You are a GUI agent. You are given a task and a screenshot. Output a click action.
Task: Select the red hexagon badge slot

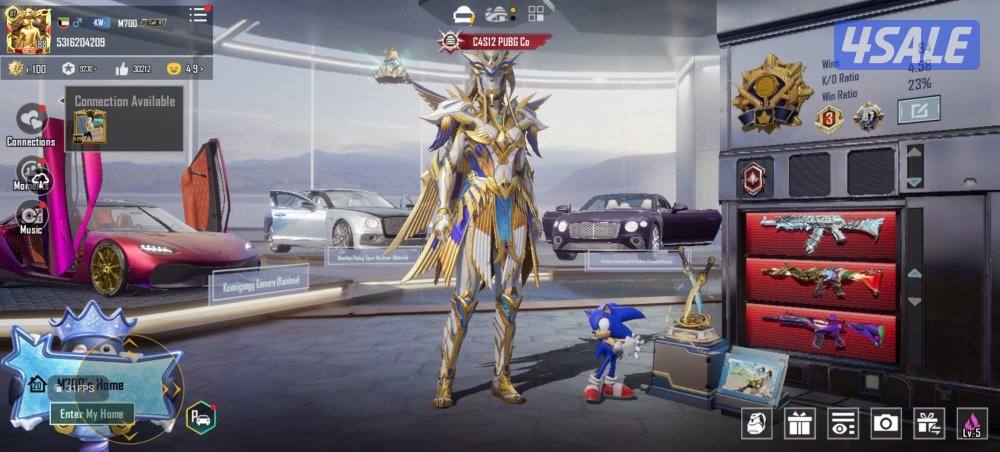tap(754, 175)
